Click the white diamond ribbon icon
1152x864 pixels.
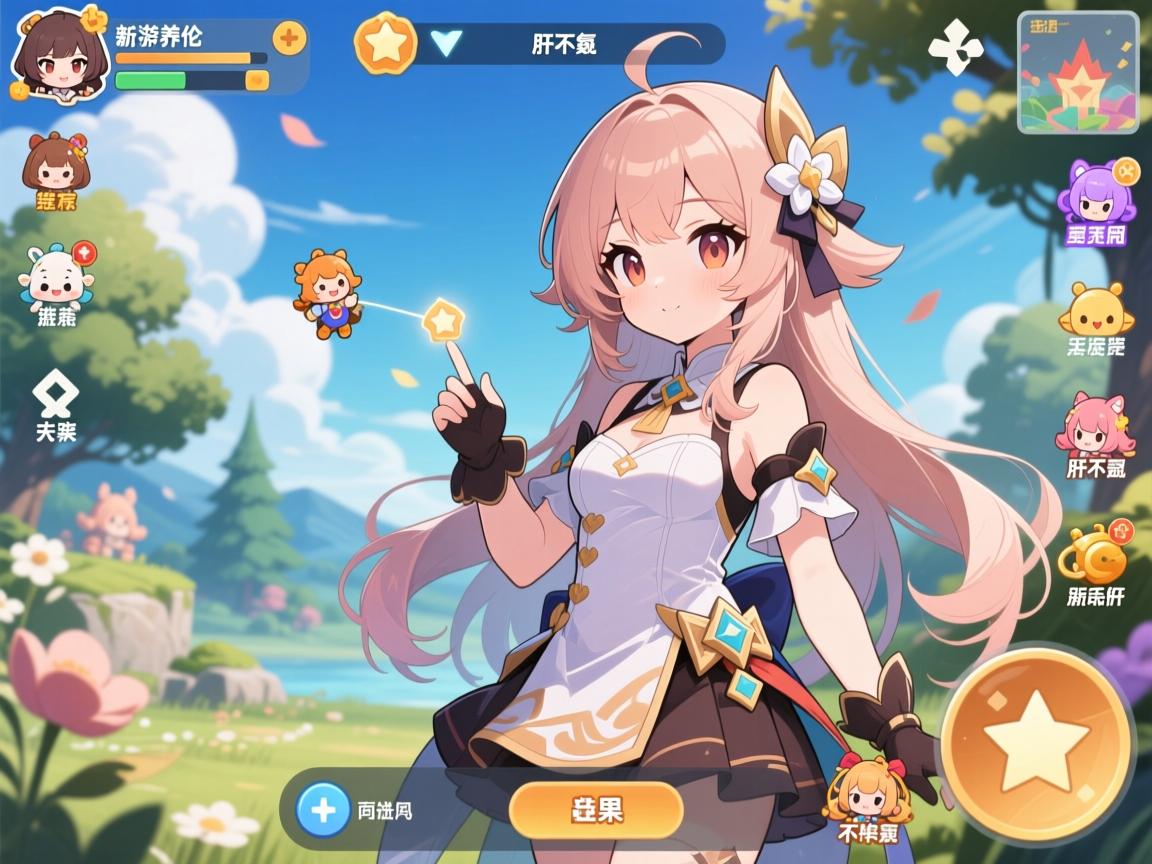click(x=54, y=393)
